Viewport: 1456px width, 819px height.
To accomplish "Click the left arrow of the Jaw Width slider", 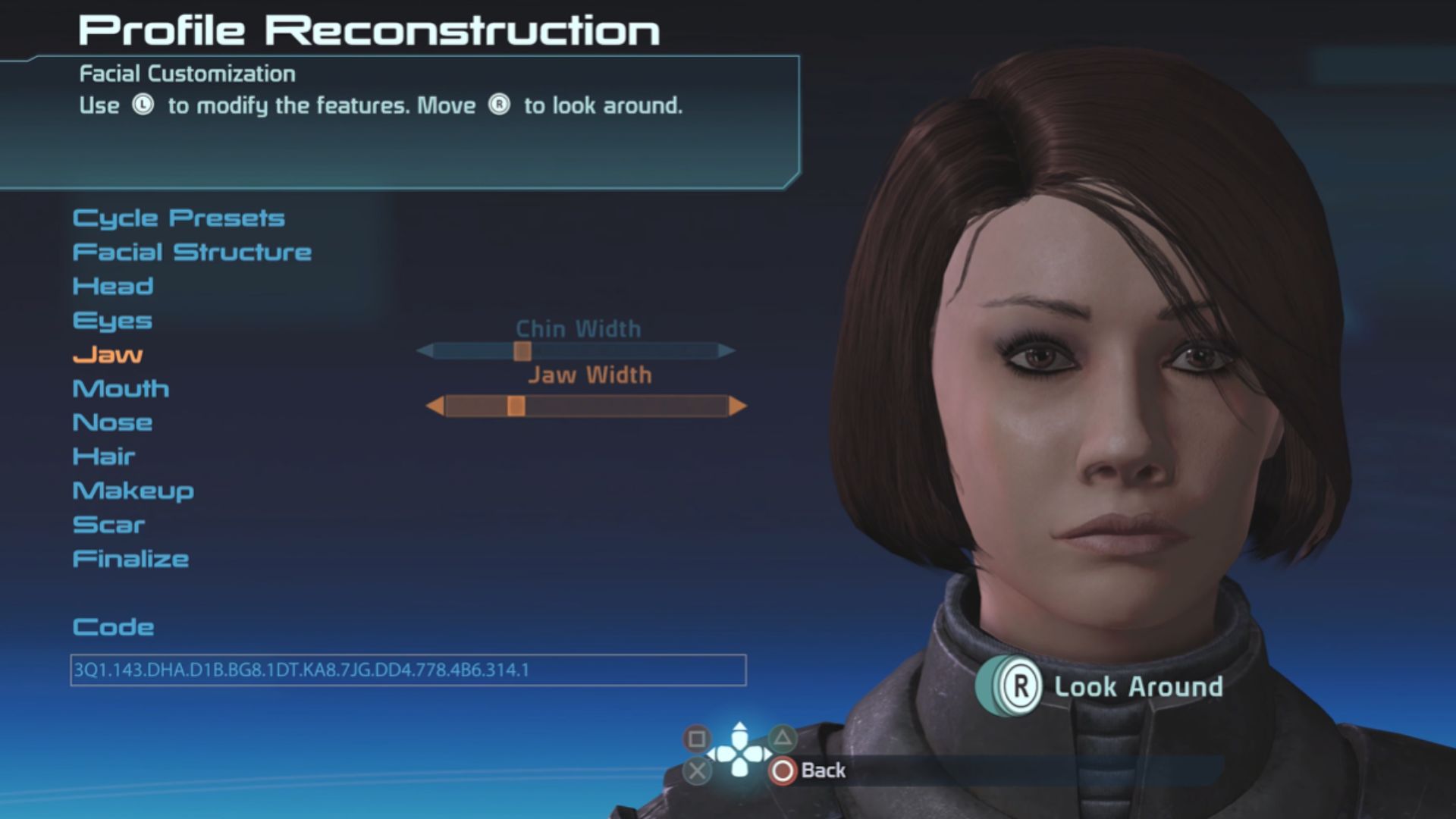I will tap(438, 406).
